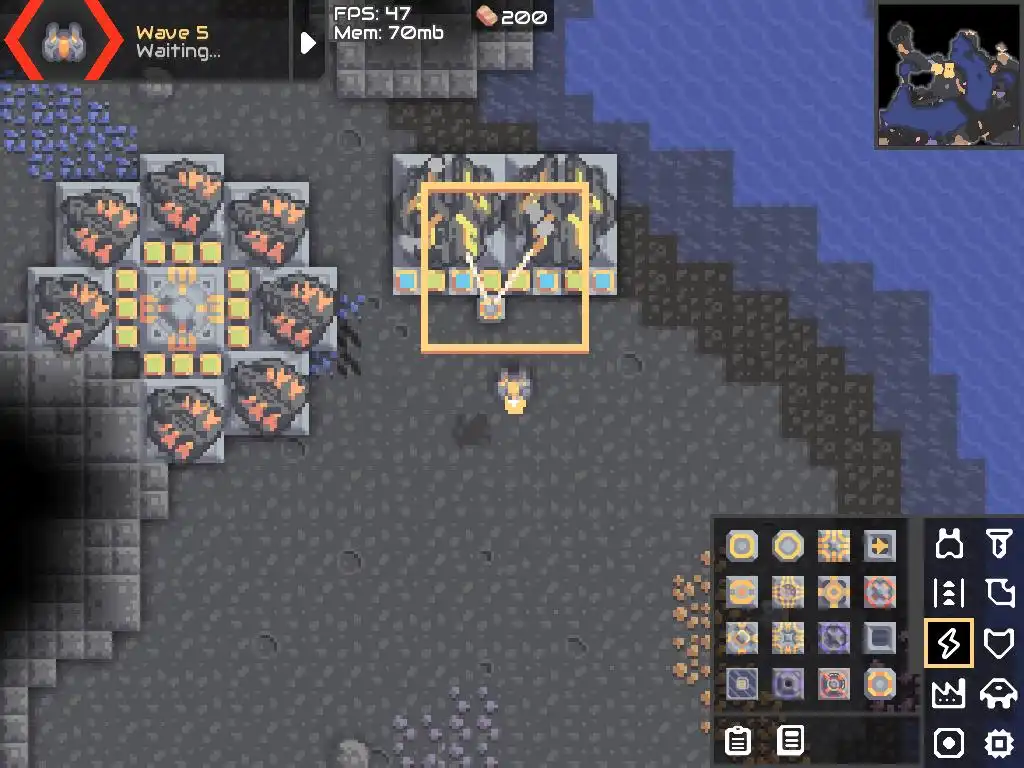Select the logic processor chip category
Viewport: 1024px width, 768px height.
coord(998,743)
